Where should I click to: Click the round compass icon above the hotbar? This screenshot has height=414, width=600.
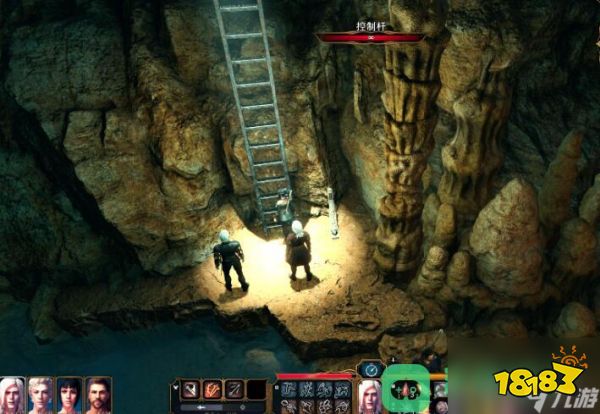coord(372,370)
